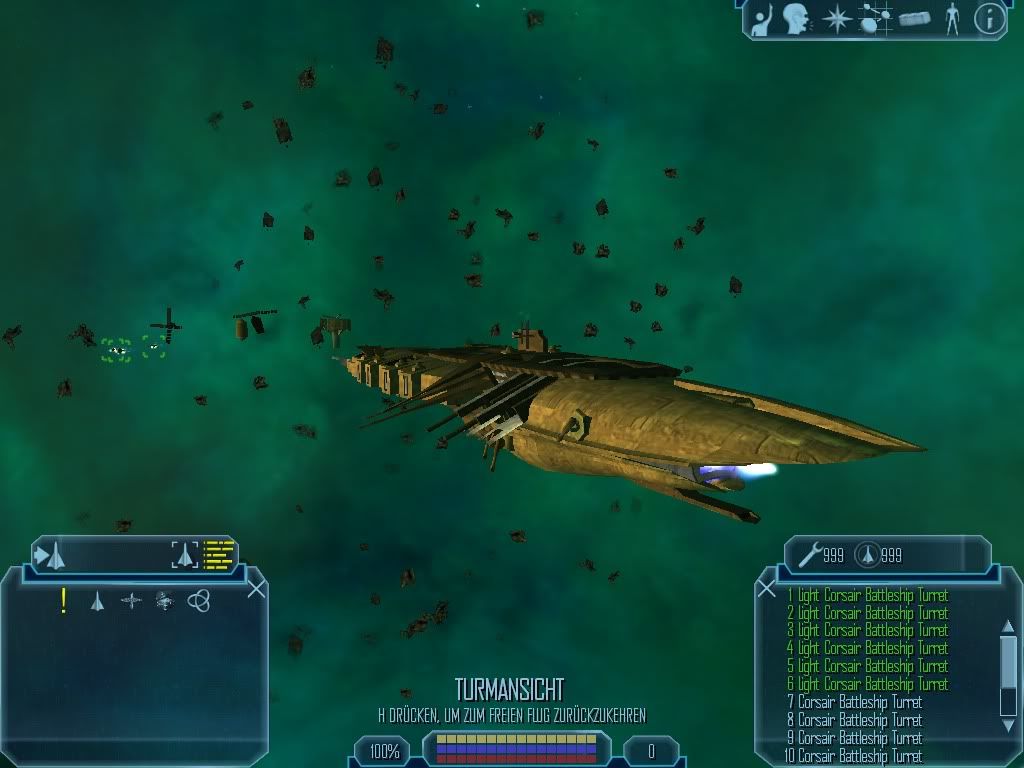Open the star-shaped nav map icon

tap(836, 18)
